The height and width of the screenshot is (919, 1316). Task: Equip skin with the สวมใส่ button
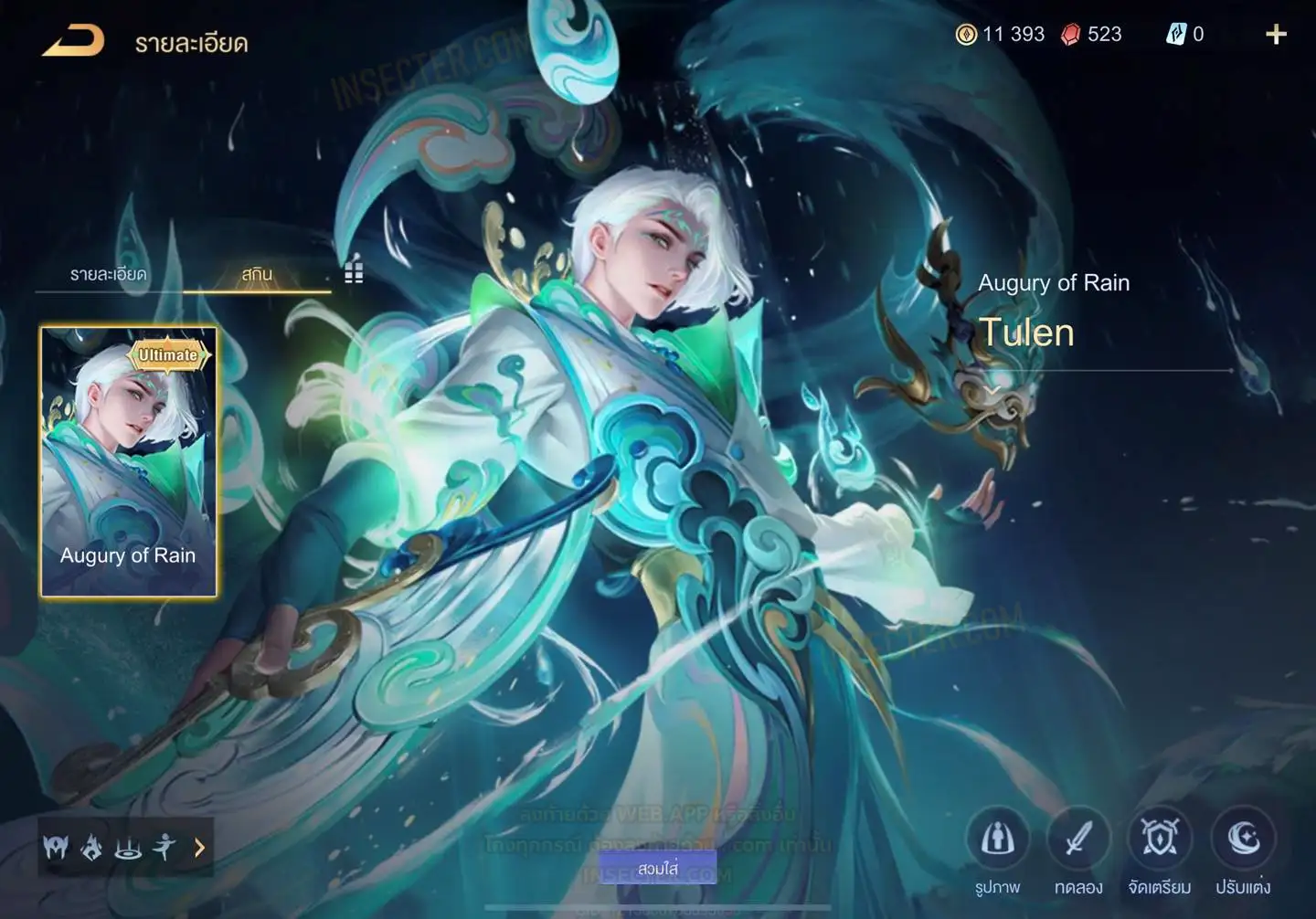tap(658, 869)
